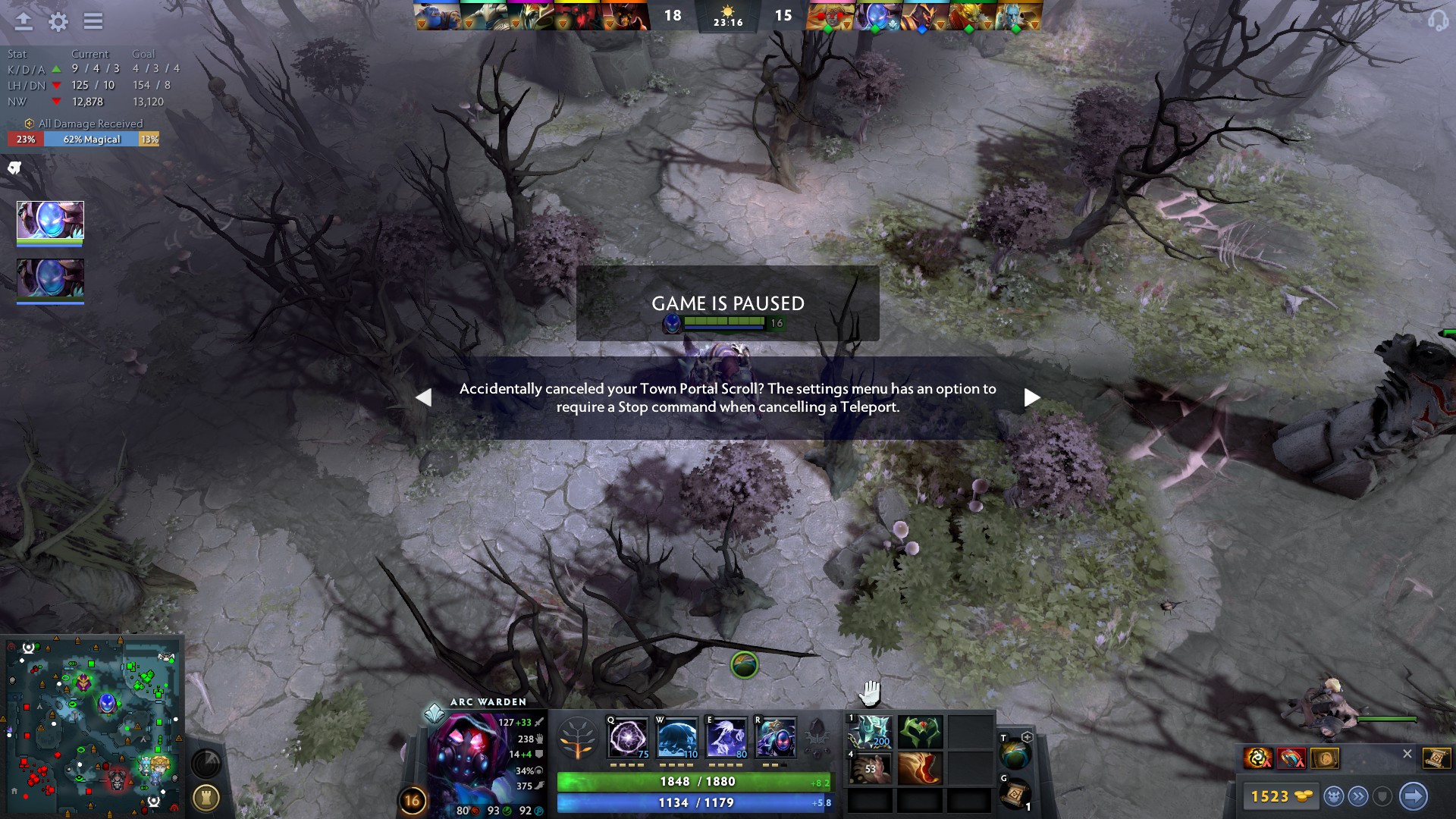Click the blue continue arrow in the shop panel

point(1414,796)
